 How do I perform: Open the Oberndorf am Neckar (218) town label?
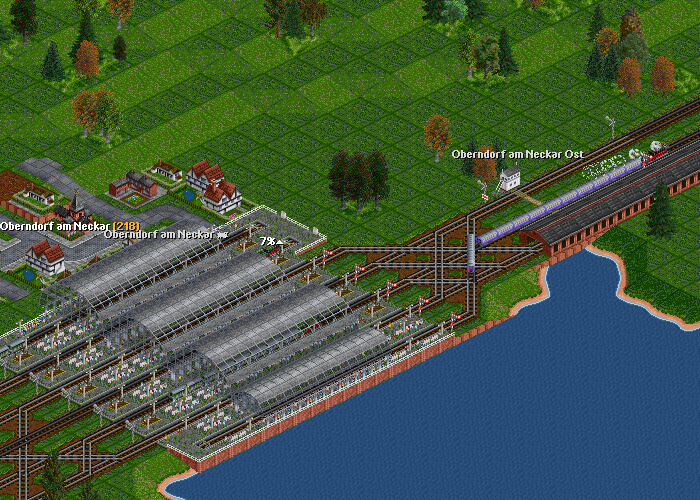point(69,226)
